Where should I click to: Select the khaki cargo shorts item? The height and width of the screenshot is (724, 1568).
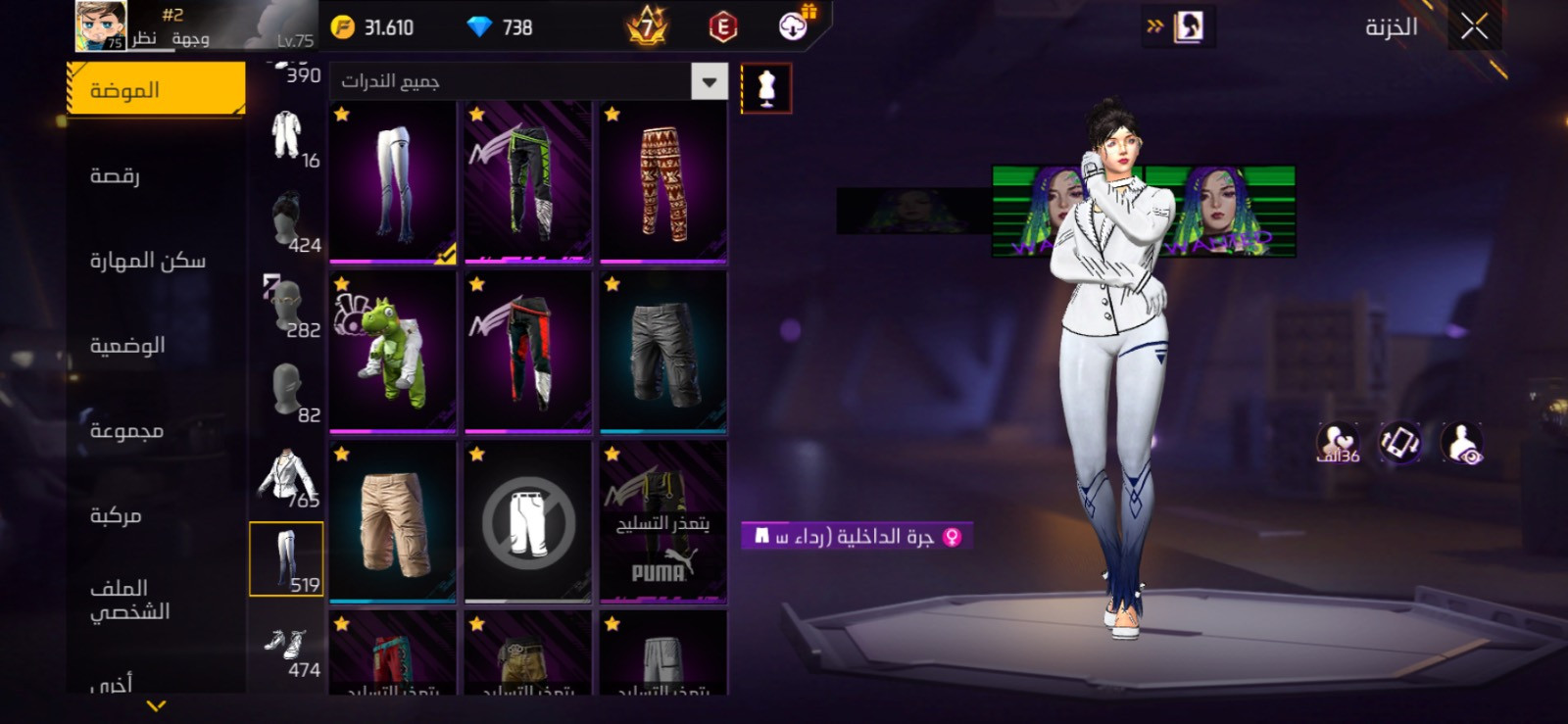(392, 522)
